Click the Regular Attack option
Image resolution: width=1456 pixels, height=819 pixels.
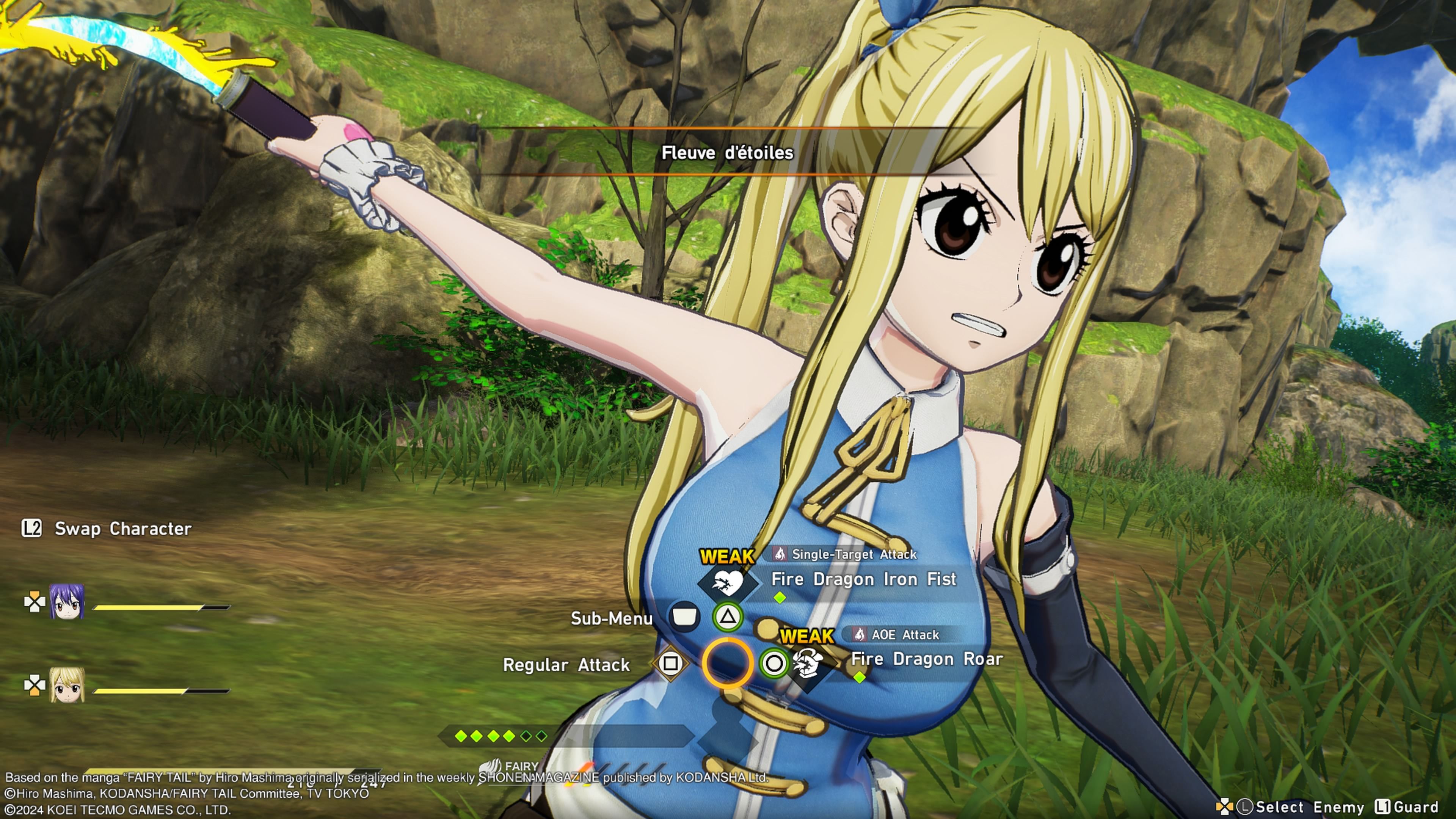coord(566,665)
